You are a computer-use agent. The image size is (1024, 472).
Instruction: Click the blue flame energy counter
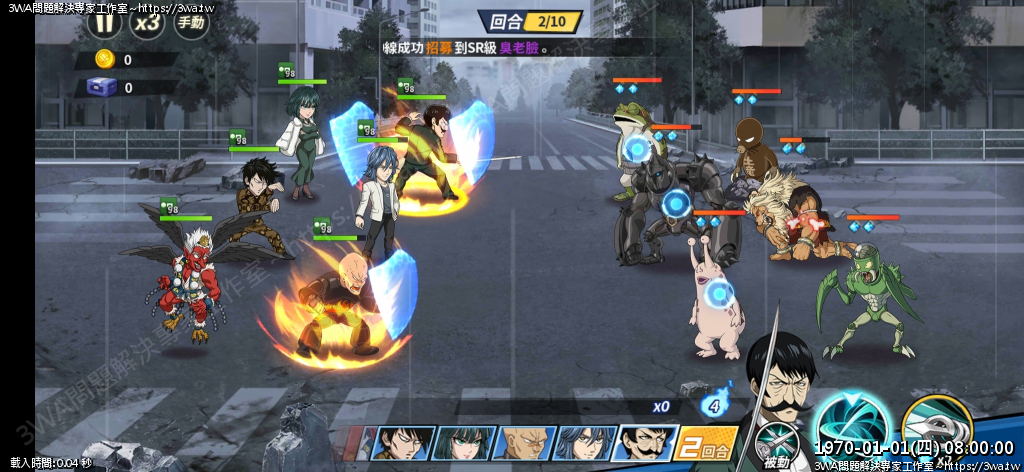(x=713, y=405)
